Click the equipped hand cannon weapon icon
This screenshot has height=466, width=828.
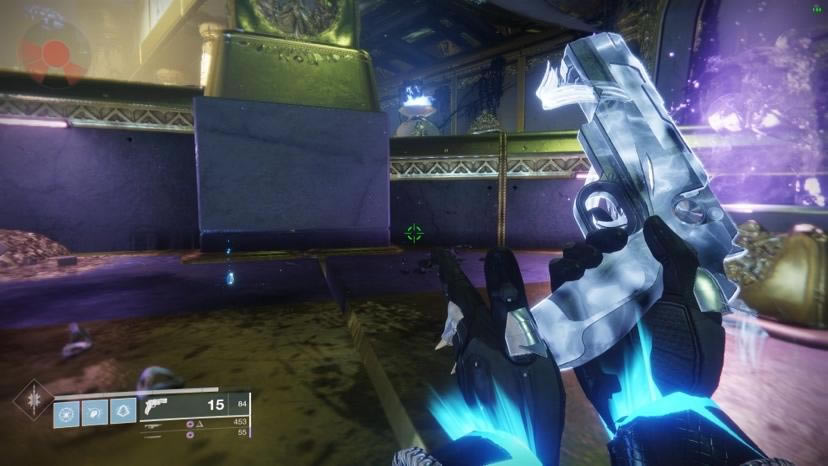tap(157, 406)
